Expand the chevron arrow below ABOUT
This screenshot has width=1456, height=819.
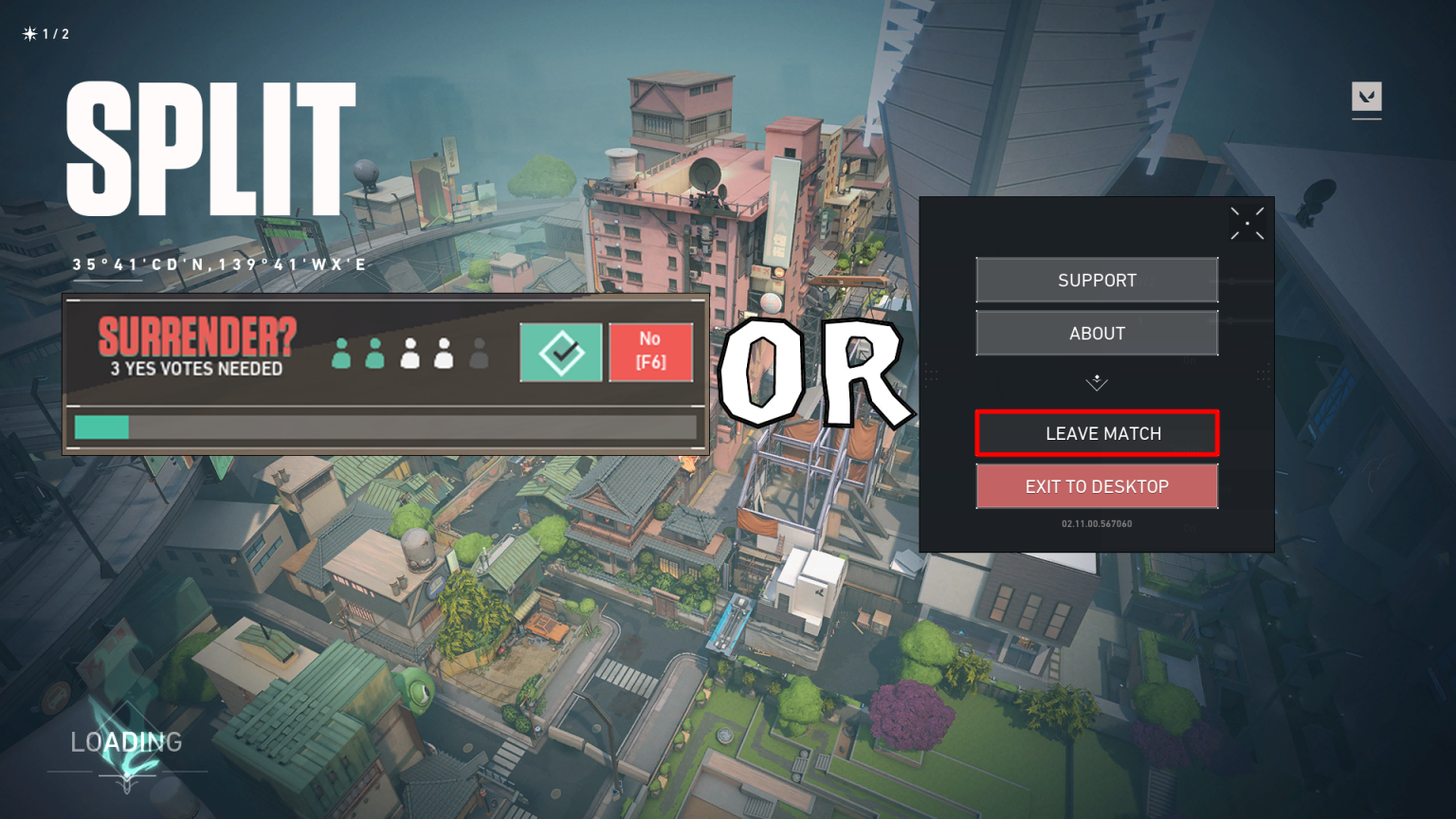pos(1097,383)
